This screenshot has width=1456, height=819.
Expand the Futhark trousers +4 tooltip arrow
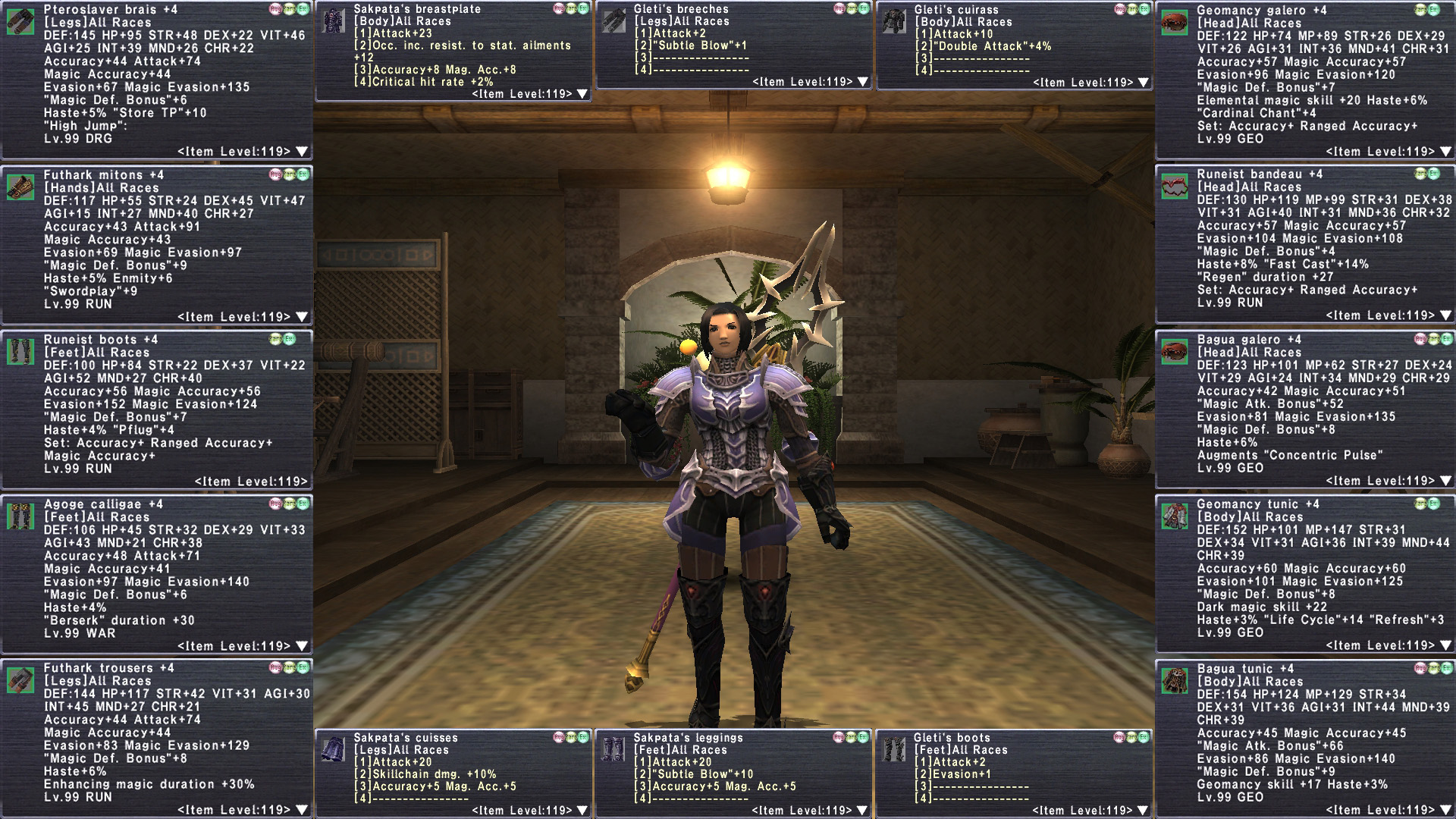[x=302, y=810]
